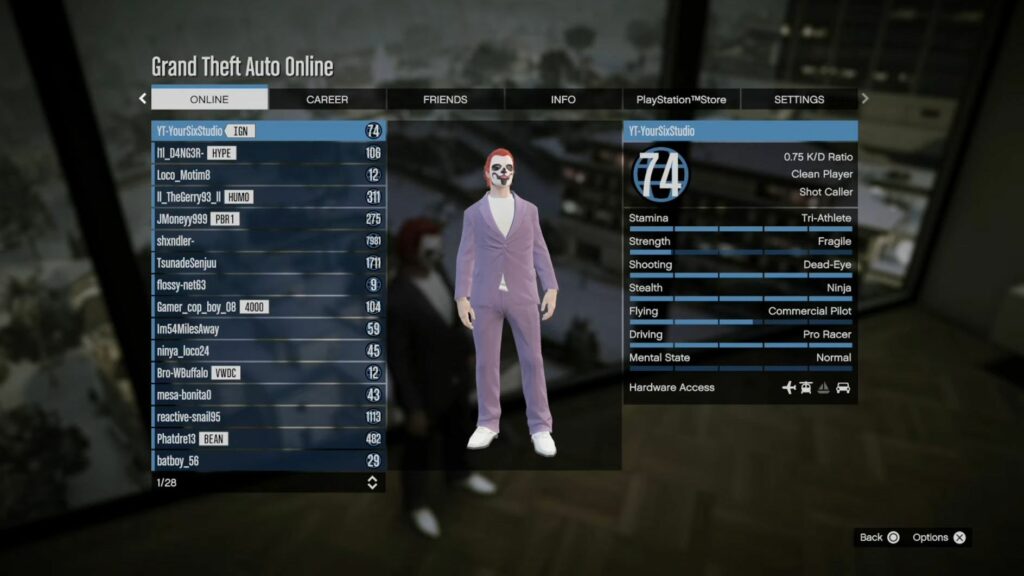Choose flossy-net63 from the player list

[268, 285]
